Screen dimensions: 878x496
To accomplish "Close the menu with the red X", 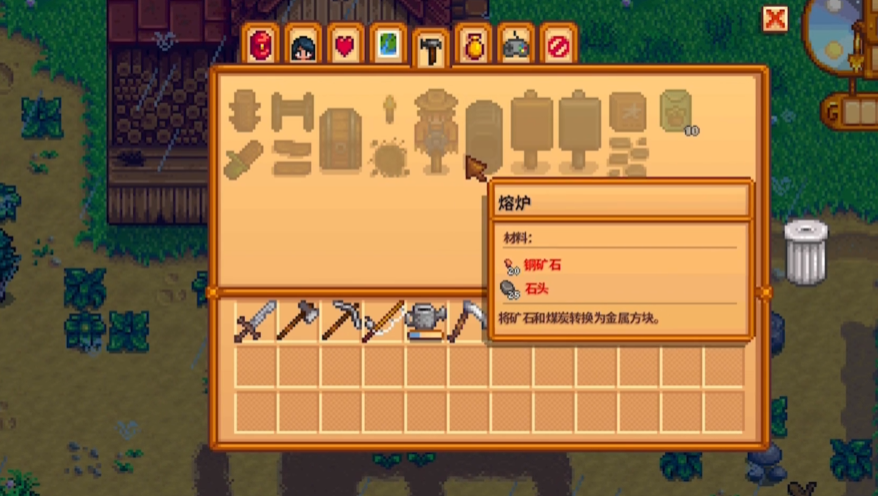I will point(775,18).
